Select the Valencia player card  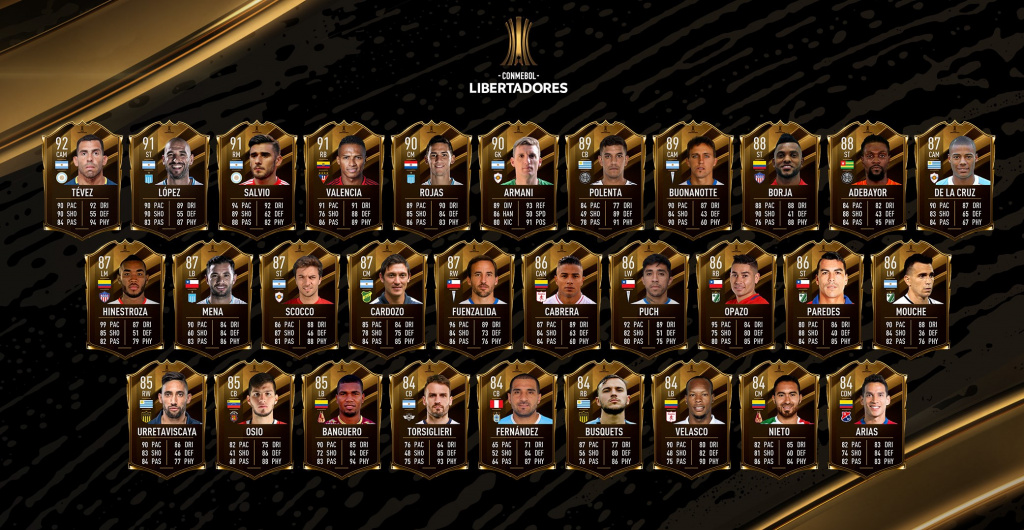(343, 178)
